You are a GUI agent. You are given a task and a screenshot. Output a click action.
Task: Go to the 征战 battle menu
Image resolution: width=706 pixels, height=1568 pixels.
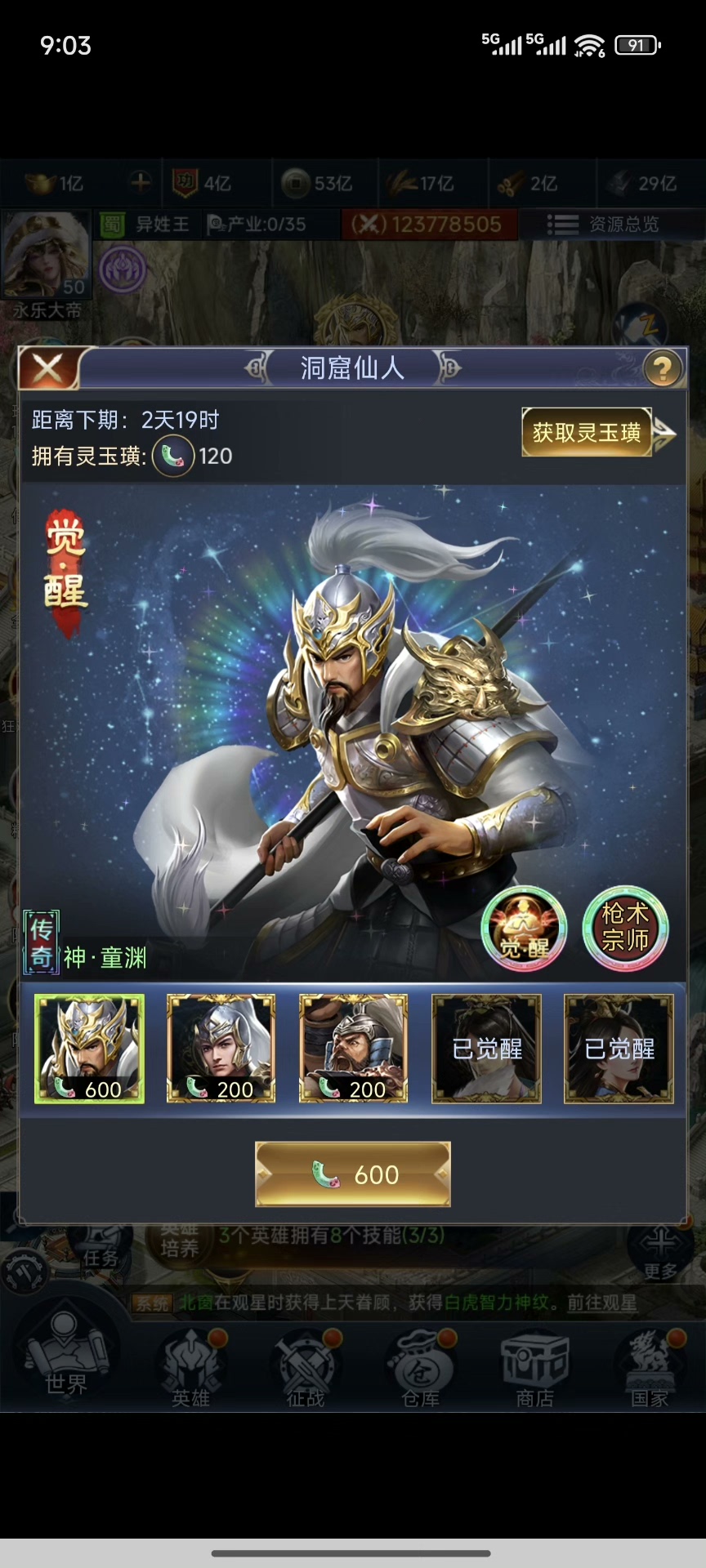(x=306, y=1370)
